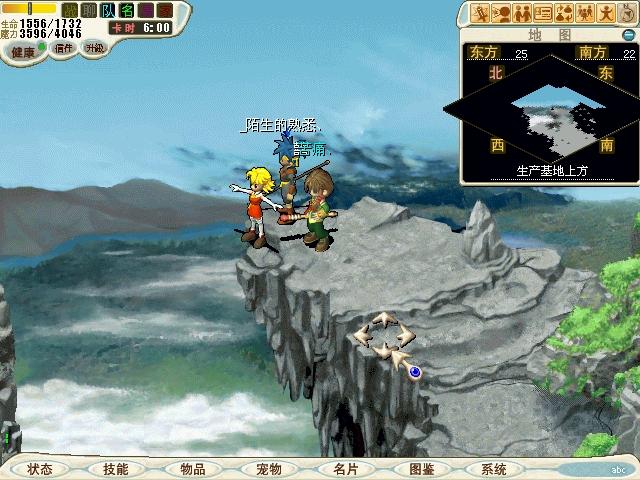Toggle the 名 name card mode icon
Viewport: 640px width, 480px height.
coord(126,10)
